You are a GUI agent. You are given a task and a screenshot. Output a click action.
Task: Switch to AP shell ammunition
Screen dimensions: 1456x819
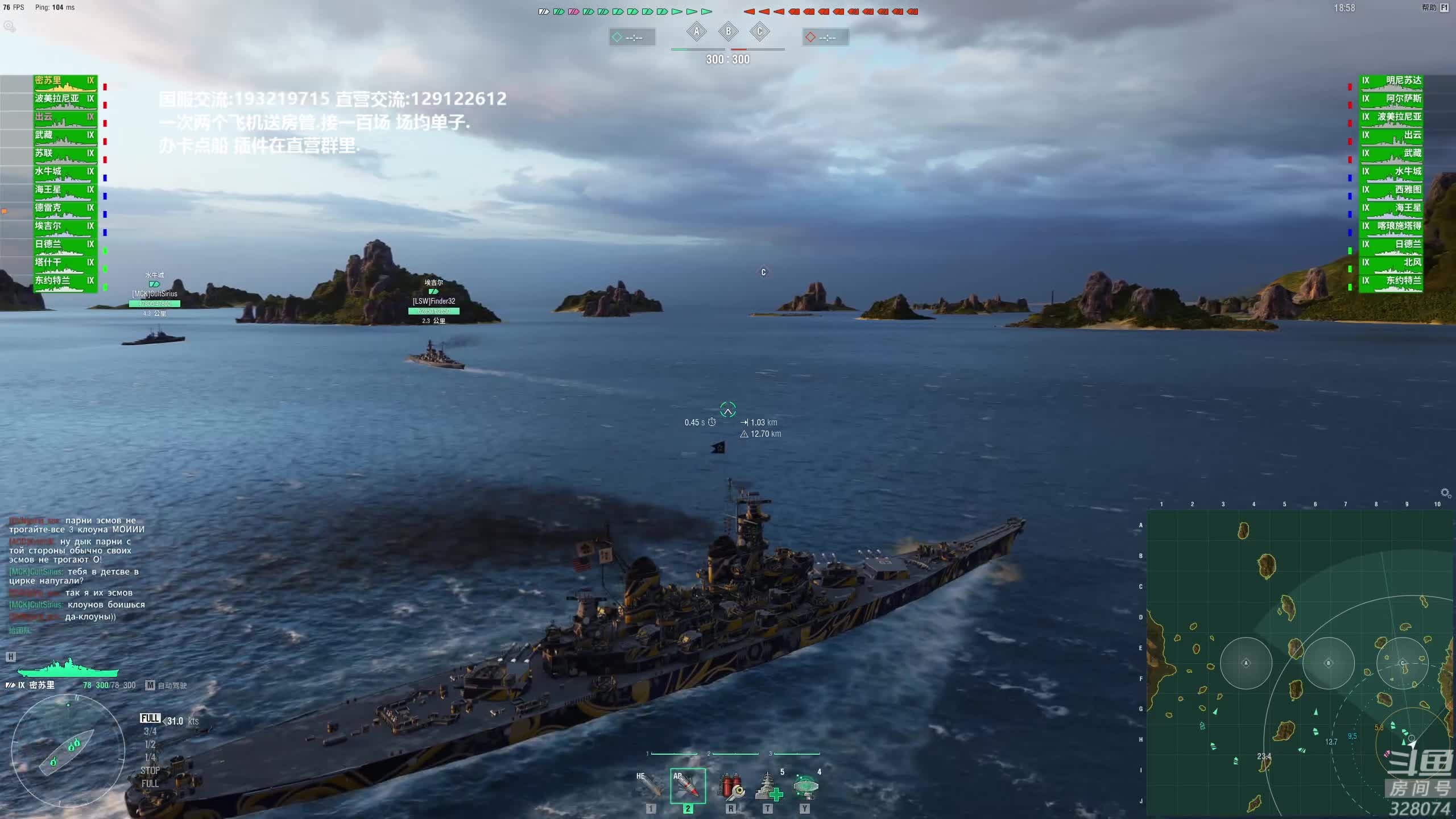pos(688,786)
